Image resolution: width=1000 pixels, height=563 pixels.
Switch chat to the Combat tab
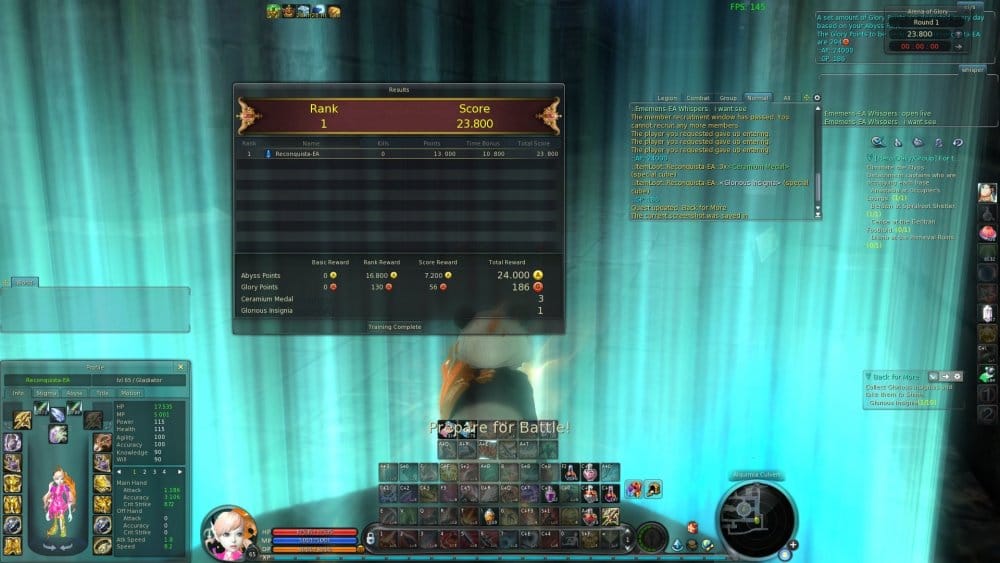coord(698,98)
